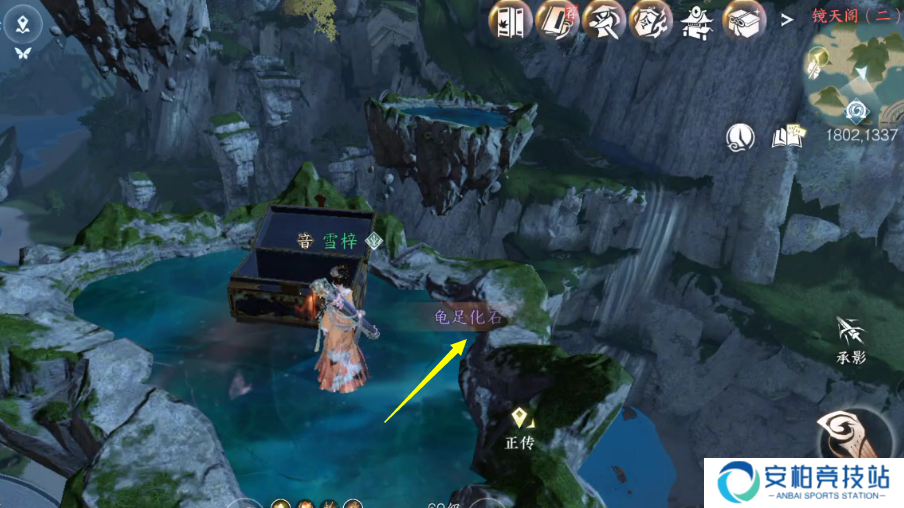Open the gift box icon

745,21
